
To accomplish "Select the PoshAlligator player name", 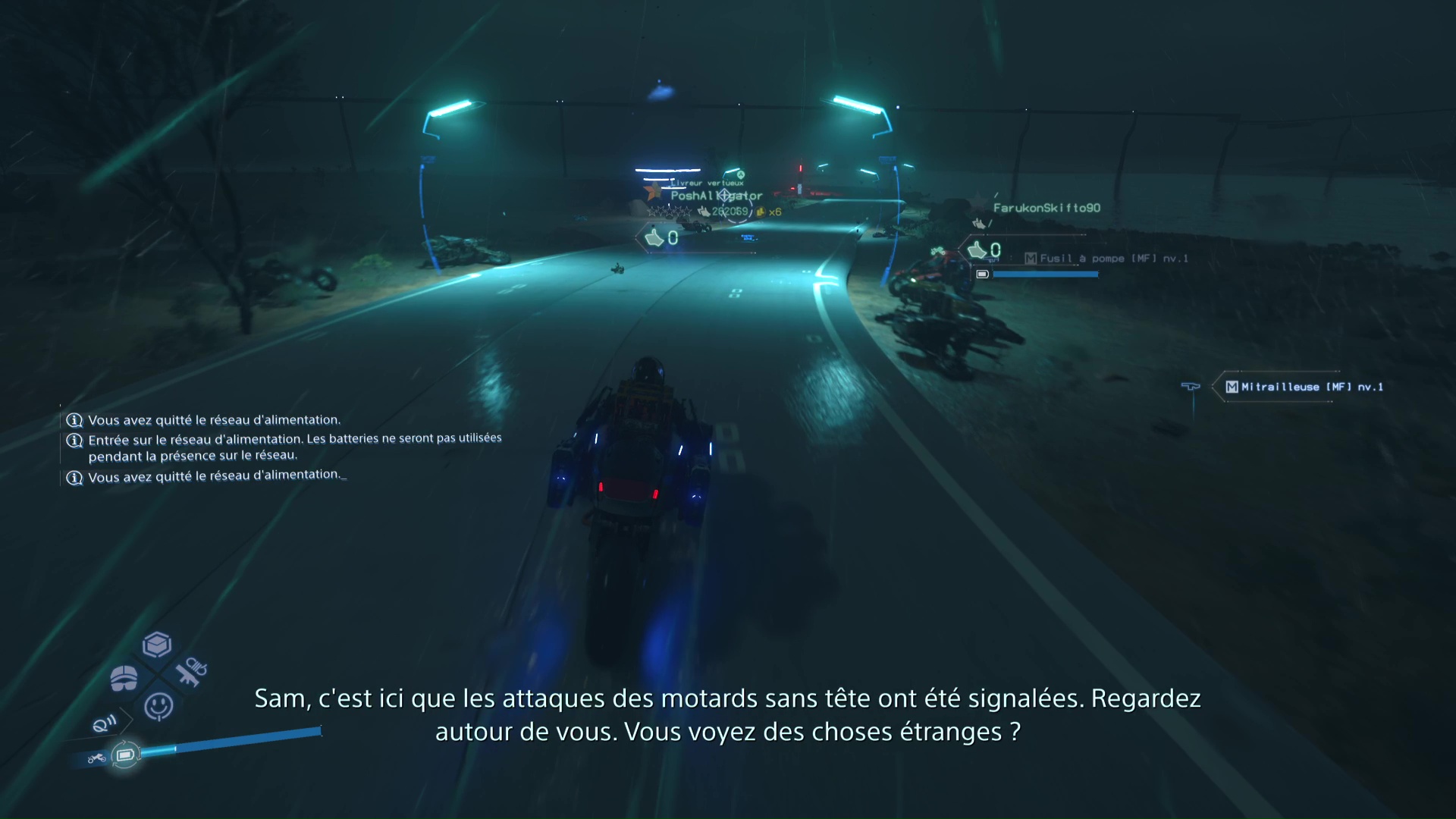I will point(716,195).
